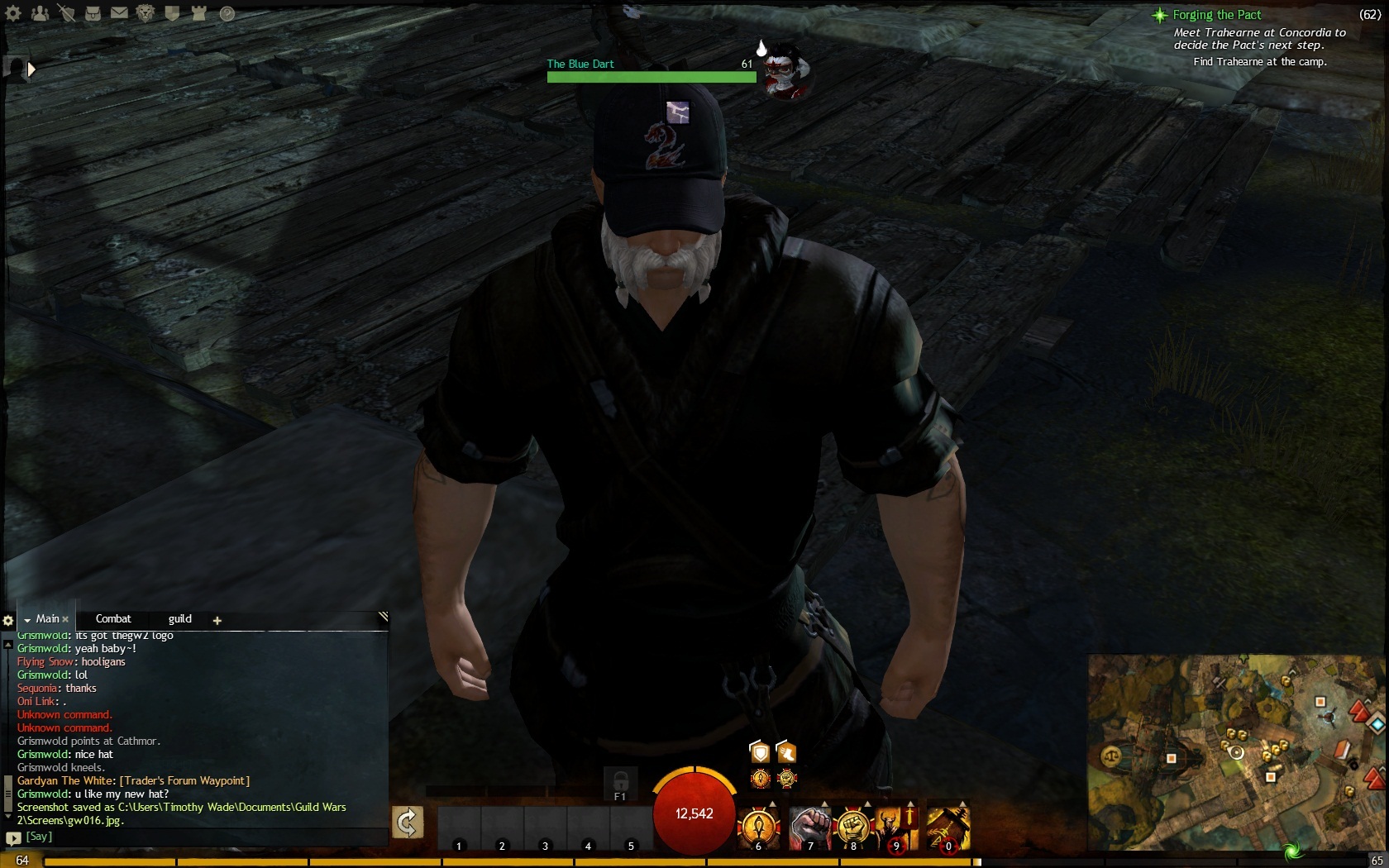
Task: Open the mail envelope icon
Action: (119, 13)
